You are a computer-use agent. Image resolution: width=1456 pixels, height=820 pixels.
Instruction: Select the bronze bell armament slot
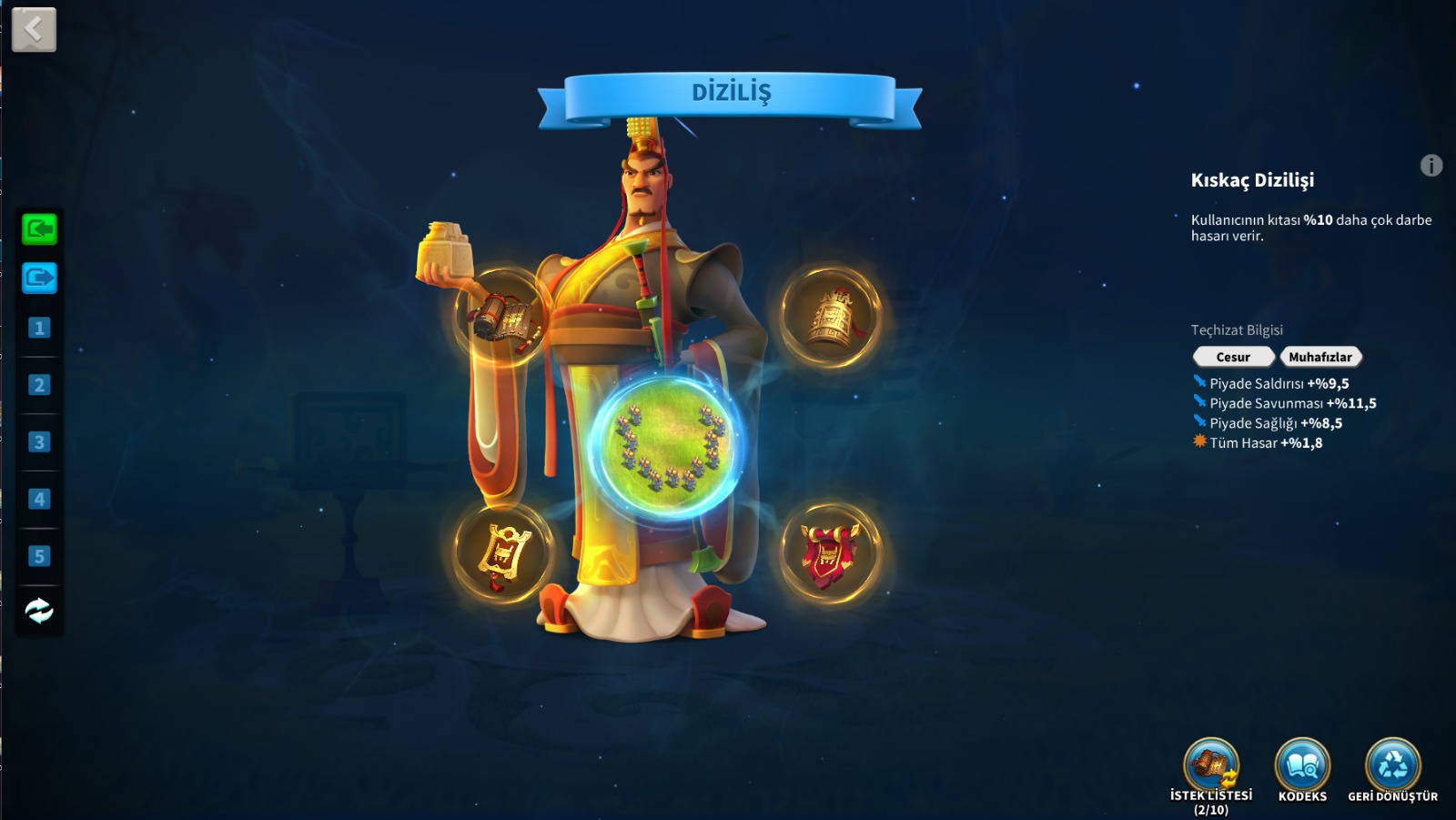[830, 316]
